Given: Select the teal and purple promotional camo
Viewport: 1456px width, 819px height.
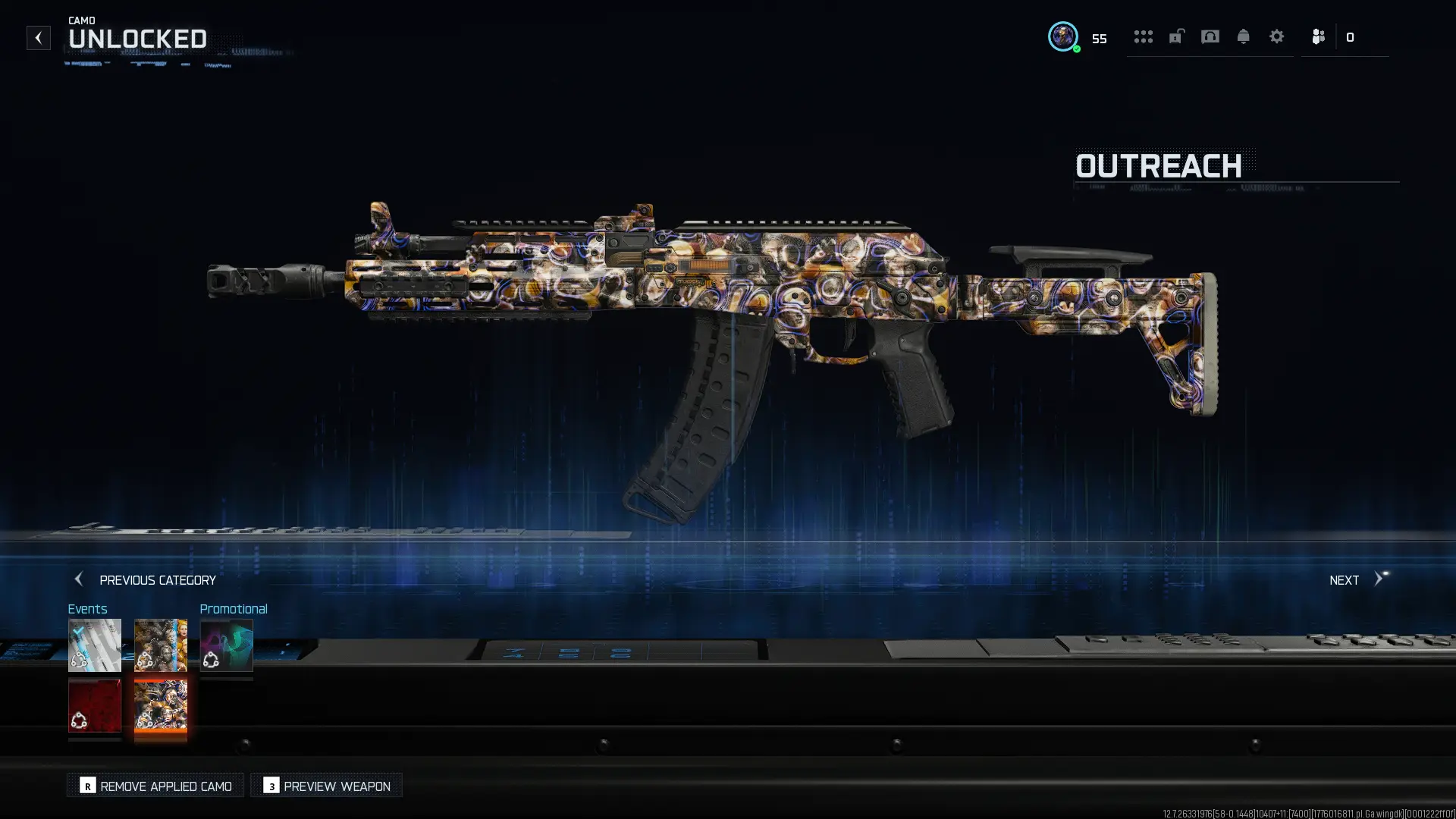Looking at the screenshot, I should point(226,645).
